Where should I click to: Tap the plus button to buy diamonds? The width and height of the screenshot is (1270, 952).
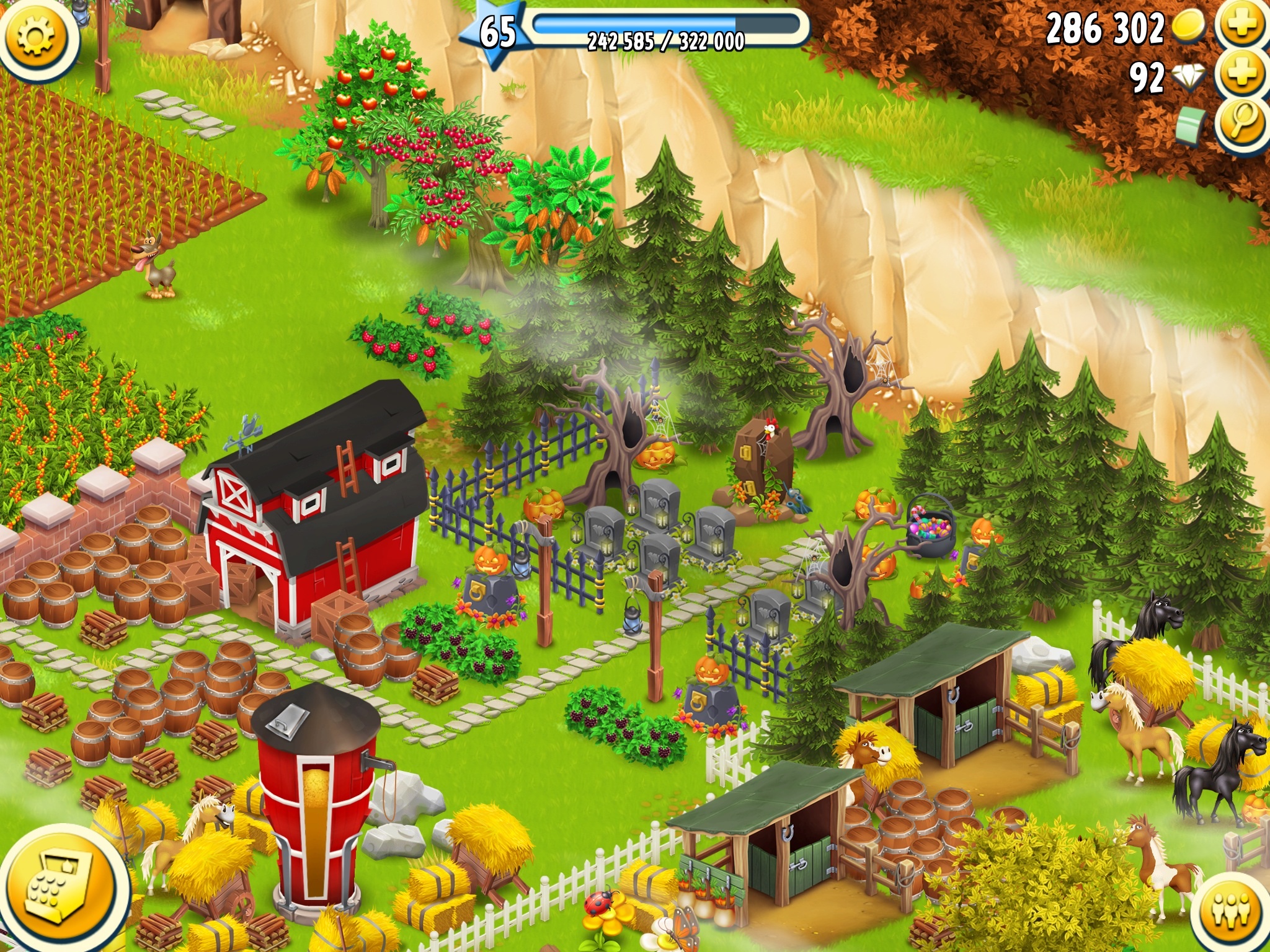click(1242, 74)
